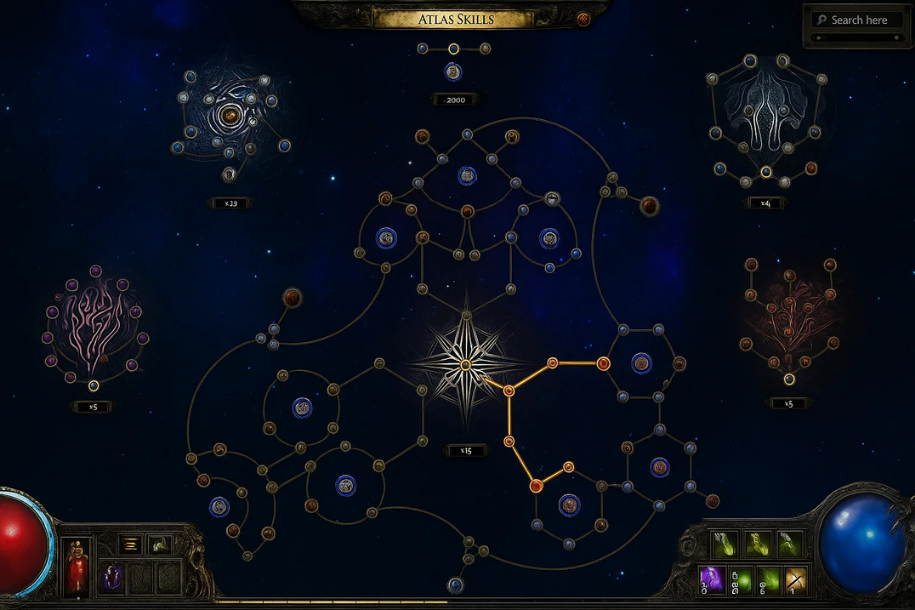Select the pink tentacle cluster's bottom node
The image size is (915, 610).
(93, 385)
